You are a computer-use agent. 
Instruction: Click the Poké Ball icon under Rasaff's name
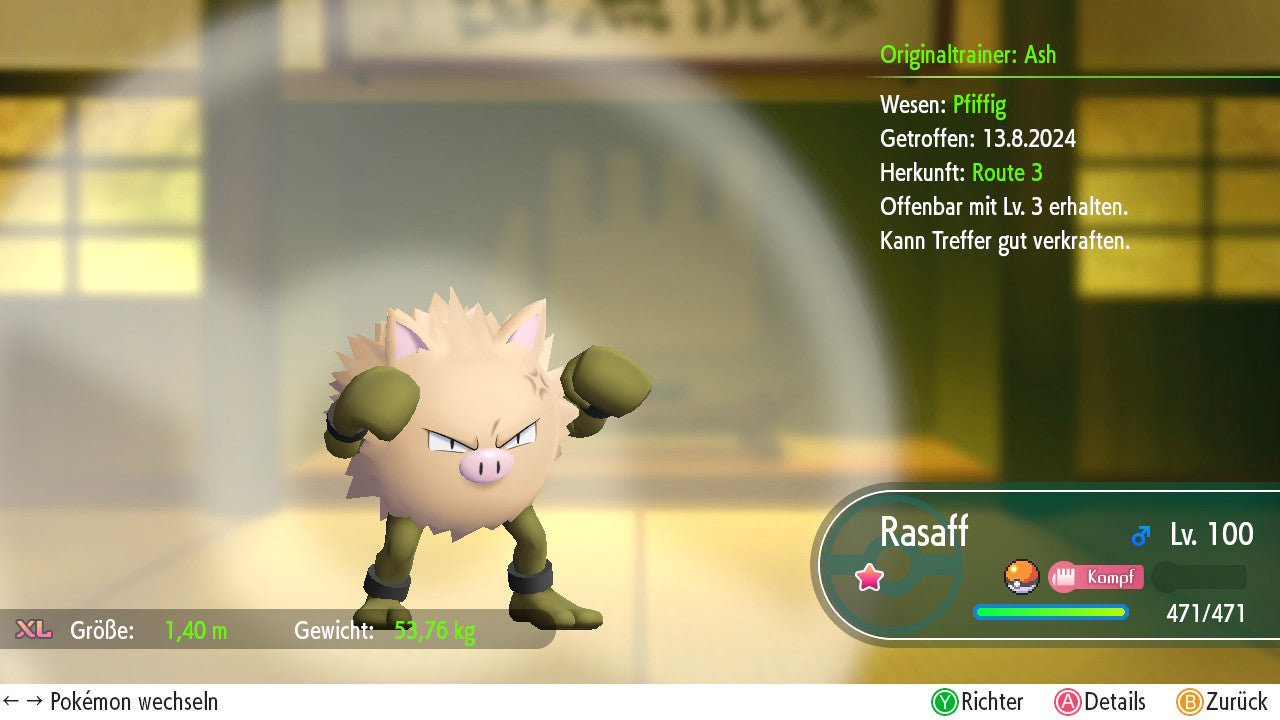click(x=1021, y=577)
